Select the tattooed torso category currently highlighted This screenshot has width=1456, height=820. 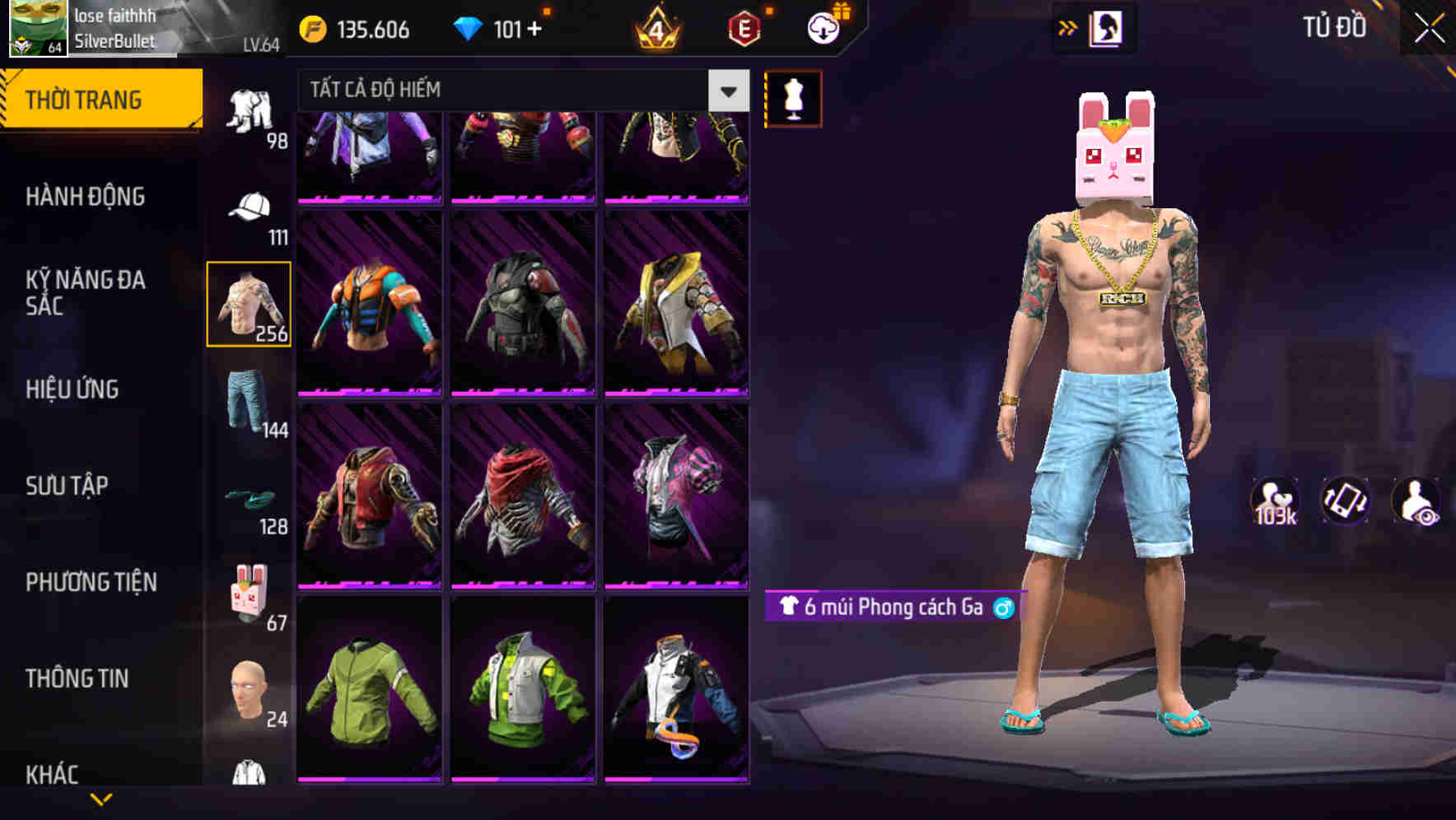[250, 305]
